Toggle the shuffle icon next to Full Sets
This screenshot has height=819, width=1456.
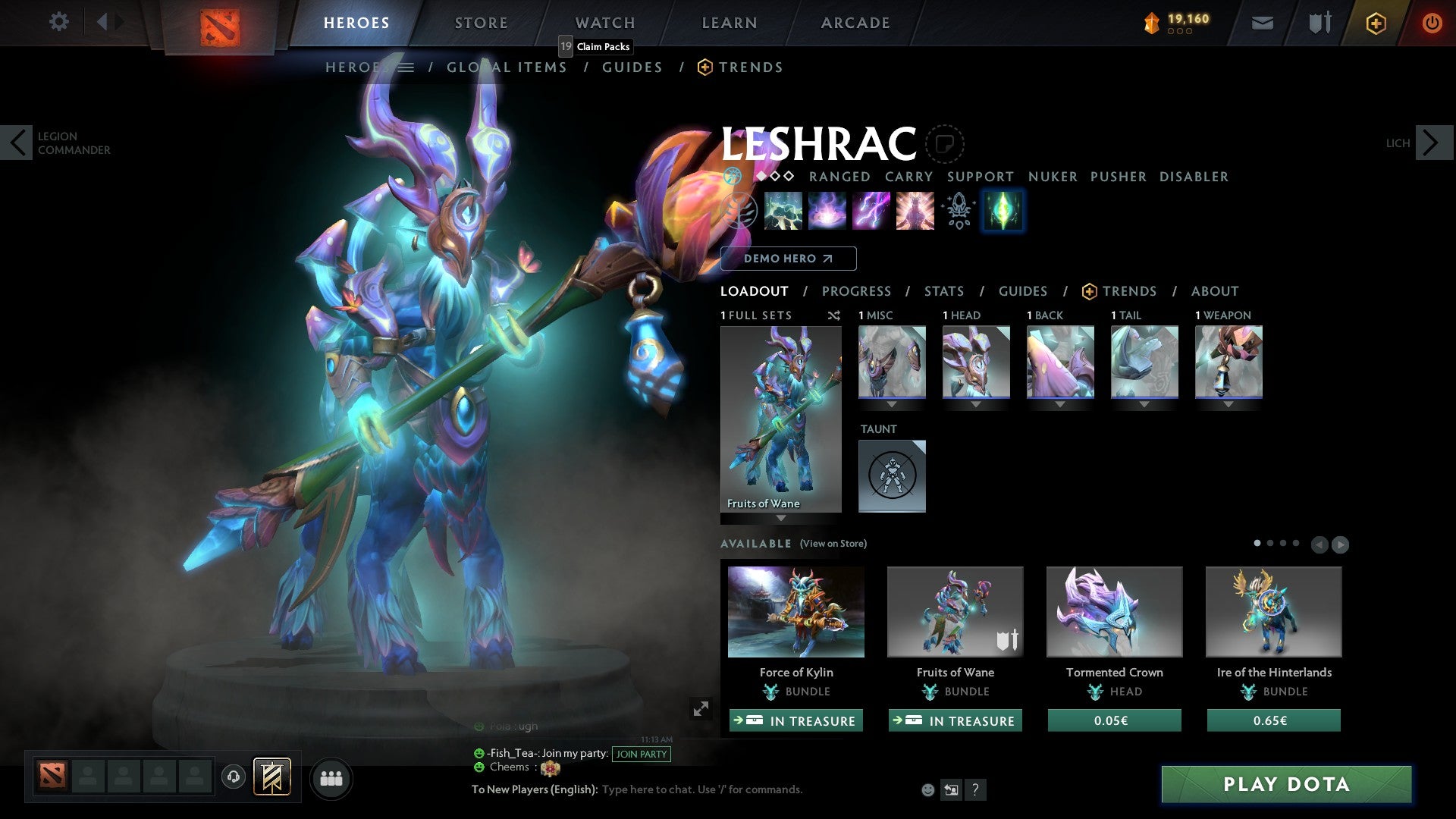(x=834, y=316)
